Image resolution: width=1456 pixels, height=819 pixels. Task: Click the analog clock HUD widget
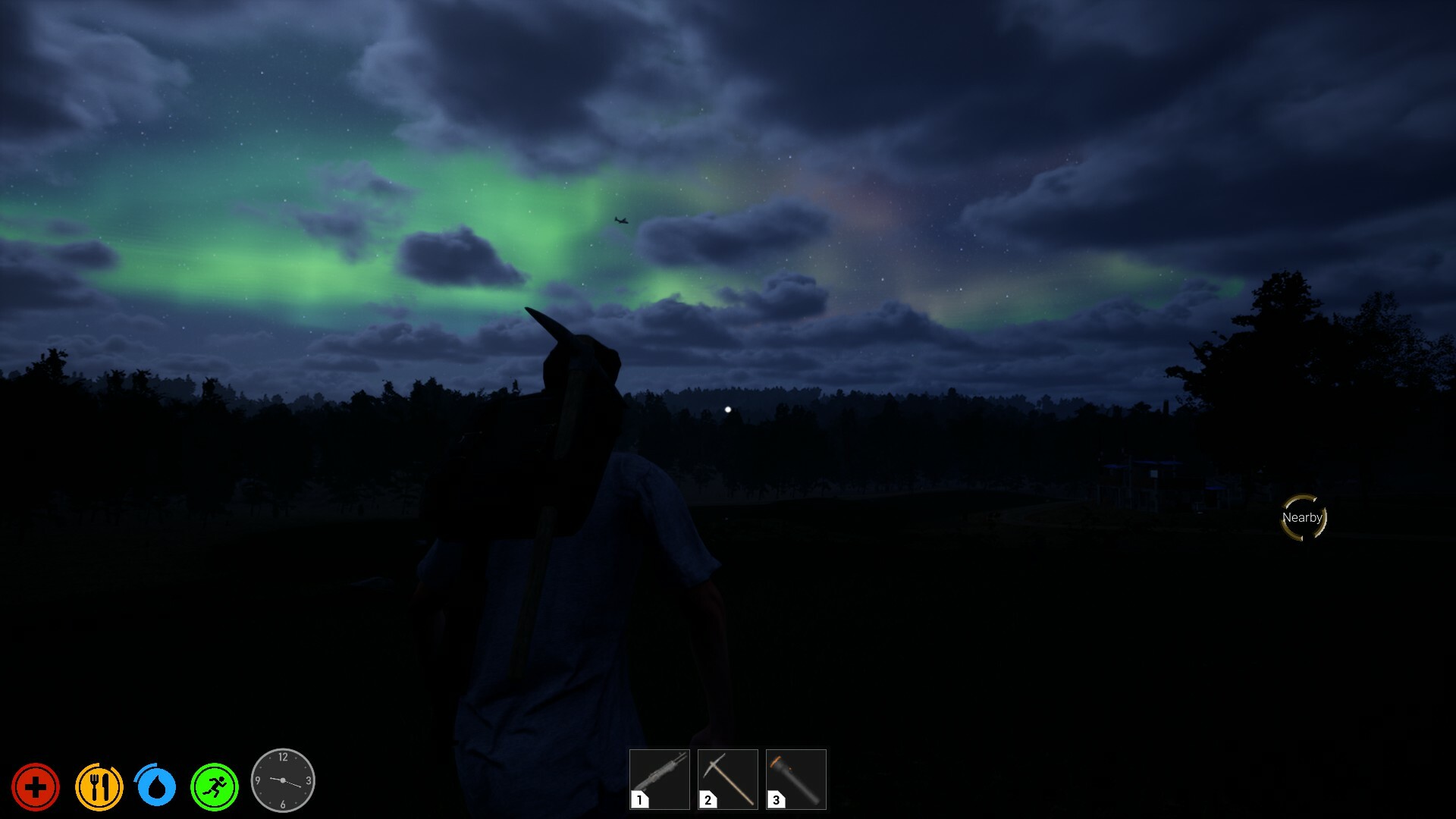pyautogui.click(x=282, y=780)
